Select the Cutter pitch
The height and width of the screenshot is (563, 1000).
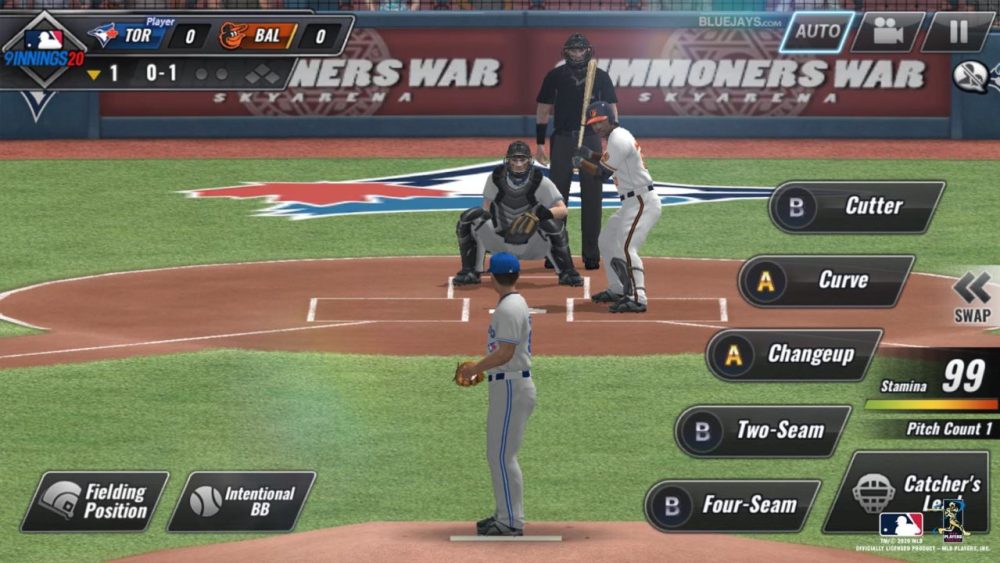click(x=857, y=207)
